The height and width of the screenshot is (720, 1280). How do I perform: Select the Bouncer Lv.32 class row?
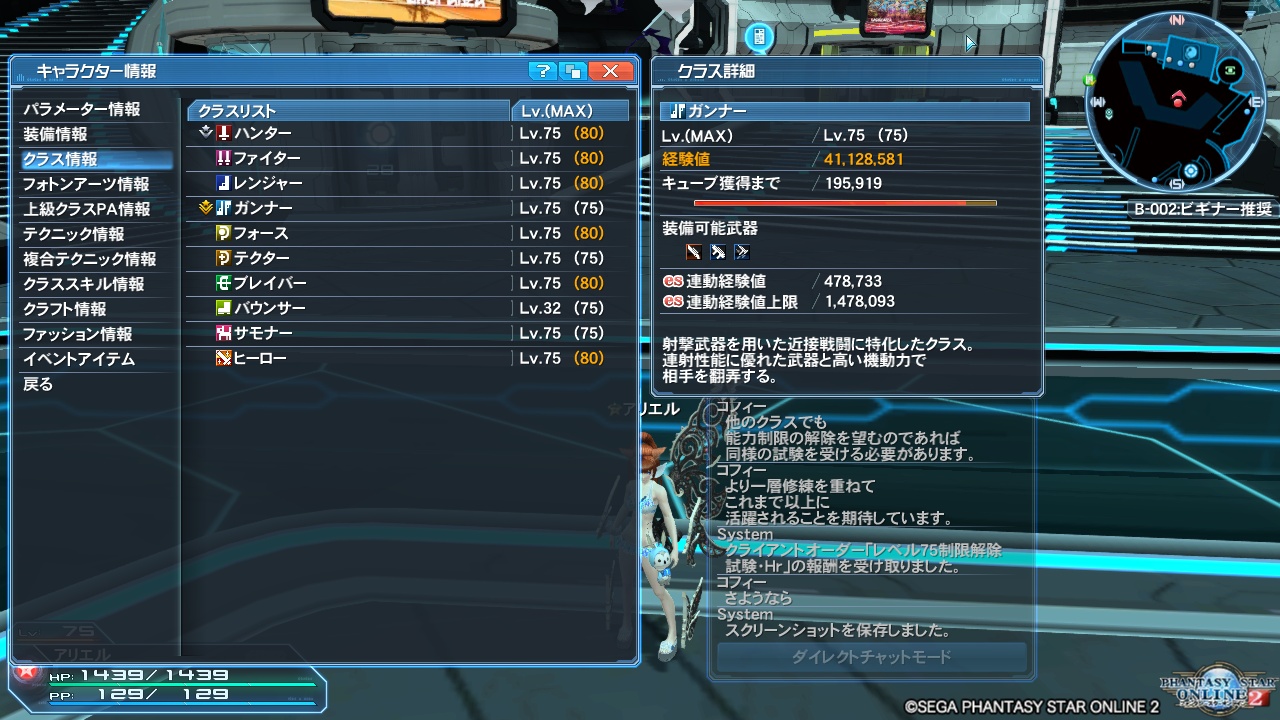[x=380, y=307]
